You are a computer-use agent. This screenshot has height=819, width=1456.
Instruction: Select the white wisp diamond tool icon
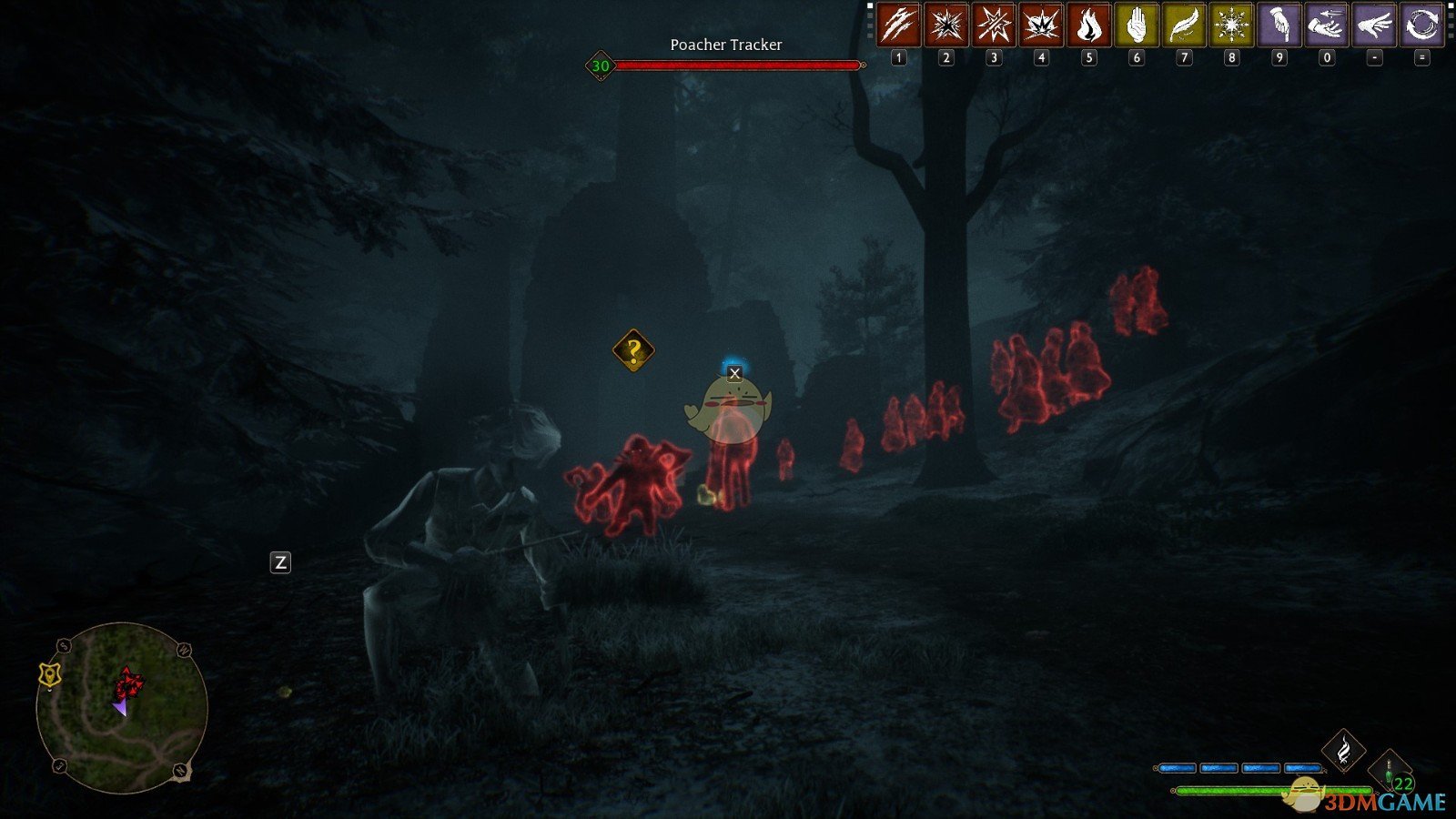click(1343, 751)
